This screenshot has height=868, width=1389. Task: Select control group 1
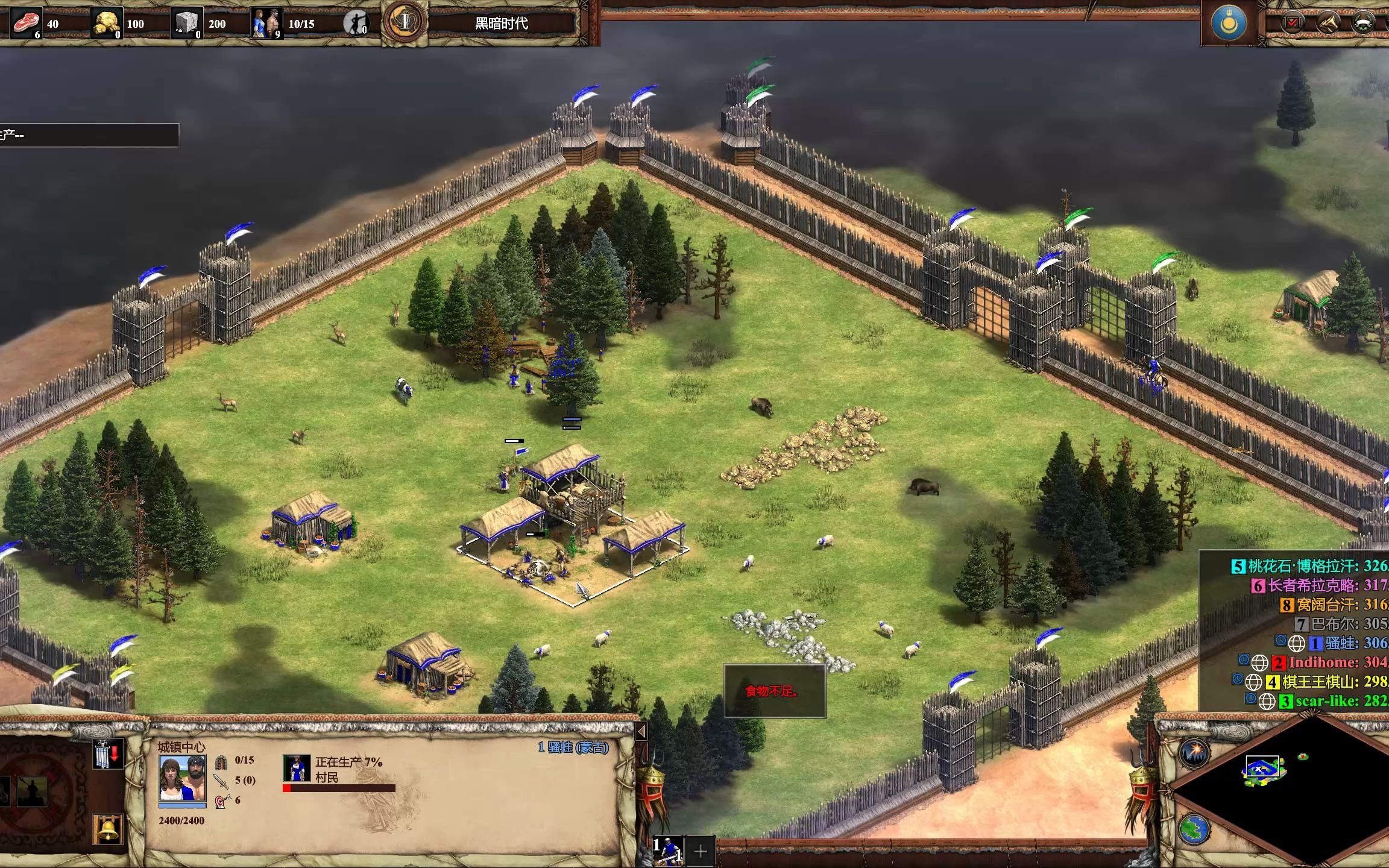[668, 851]
